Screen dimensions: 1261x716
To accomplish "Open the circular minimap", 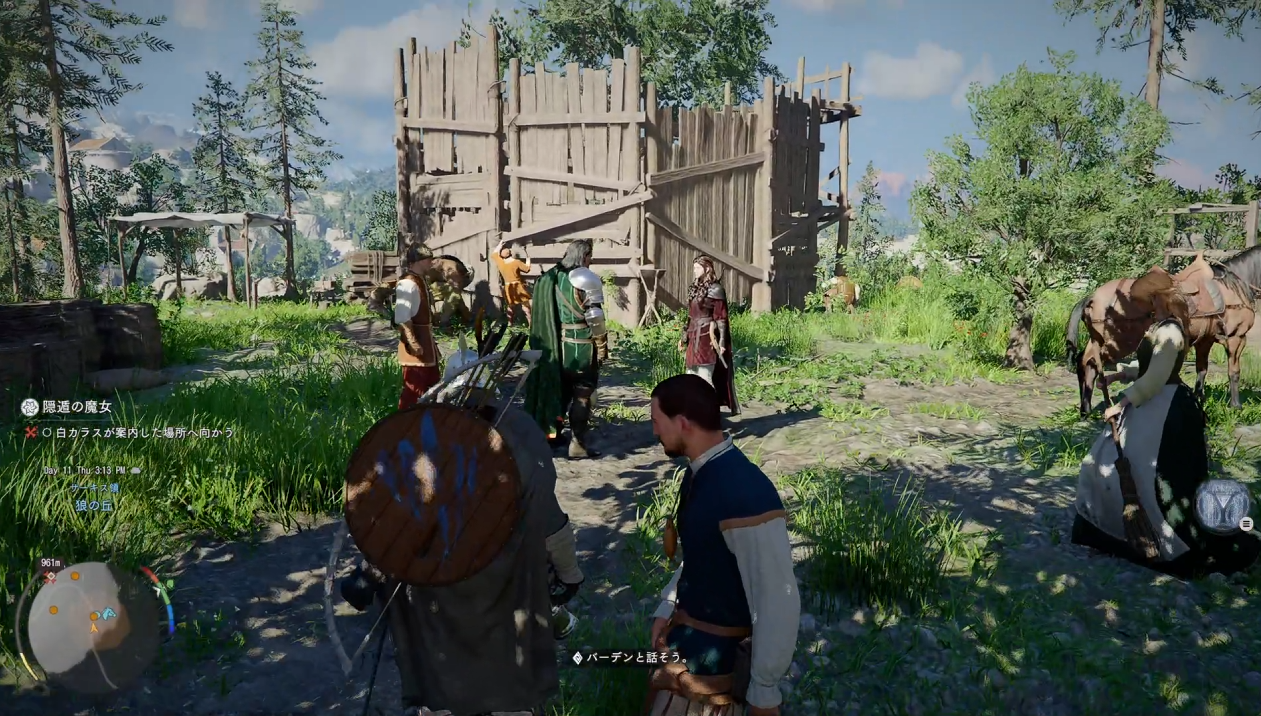I will click(92, 627).
